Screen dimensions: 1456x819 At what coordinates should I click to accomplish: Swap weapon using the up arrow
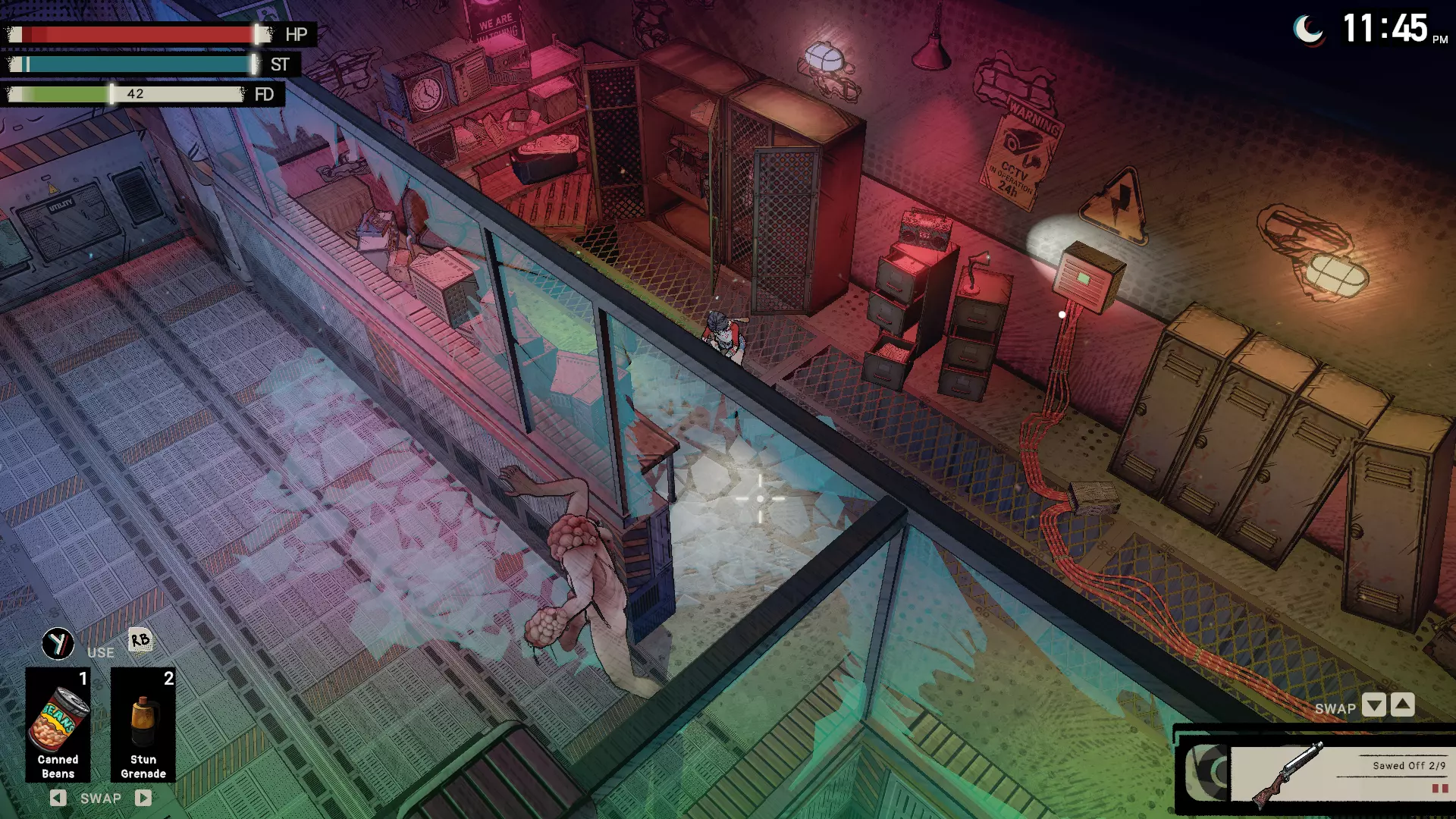click(1403, 705)
